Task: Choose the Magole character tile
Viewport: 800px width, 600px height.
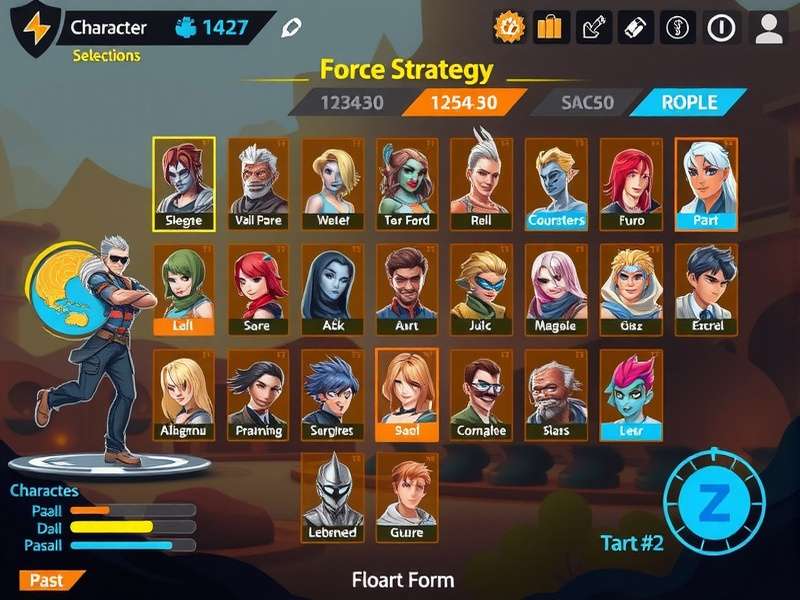Action: tap(556, 290)
